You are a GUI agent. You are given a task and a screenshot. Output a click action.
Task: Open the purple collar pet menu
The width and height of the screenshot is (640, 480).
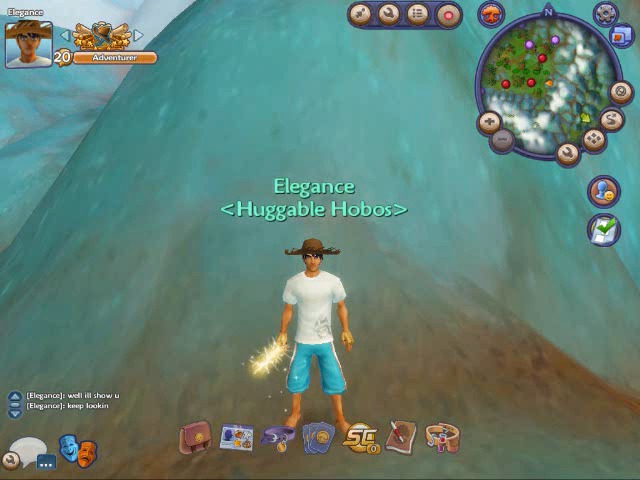click(x=277, y=438)
